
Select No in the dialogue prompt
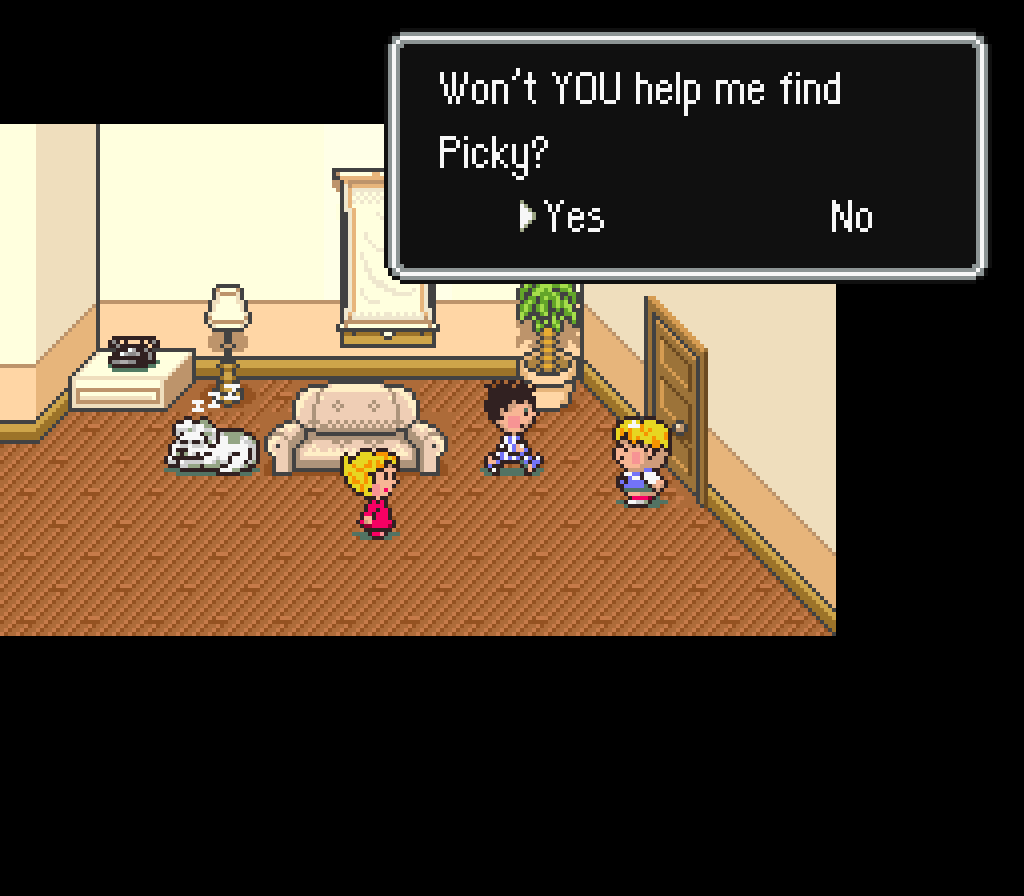click(x=851, y=216)
